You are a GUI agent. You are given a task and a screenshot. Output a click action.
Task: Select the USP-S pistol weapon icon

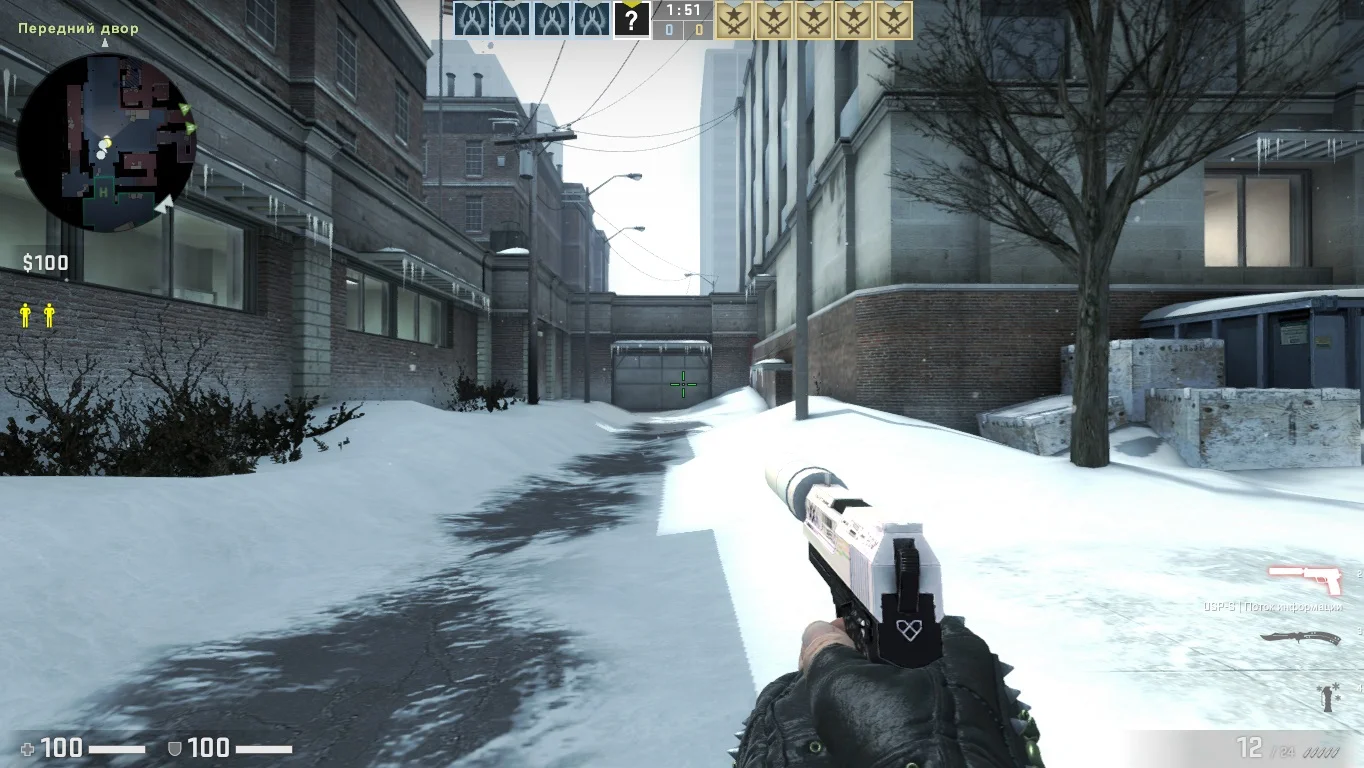[x=1304, y=579]
